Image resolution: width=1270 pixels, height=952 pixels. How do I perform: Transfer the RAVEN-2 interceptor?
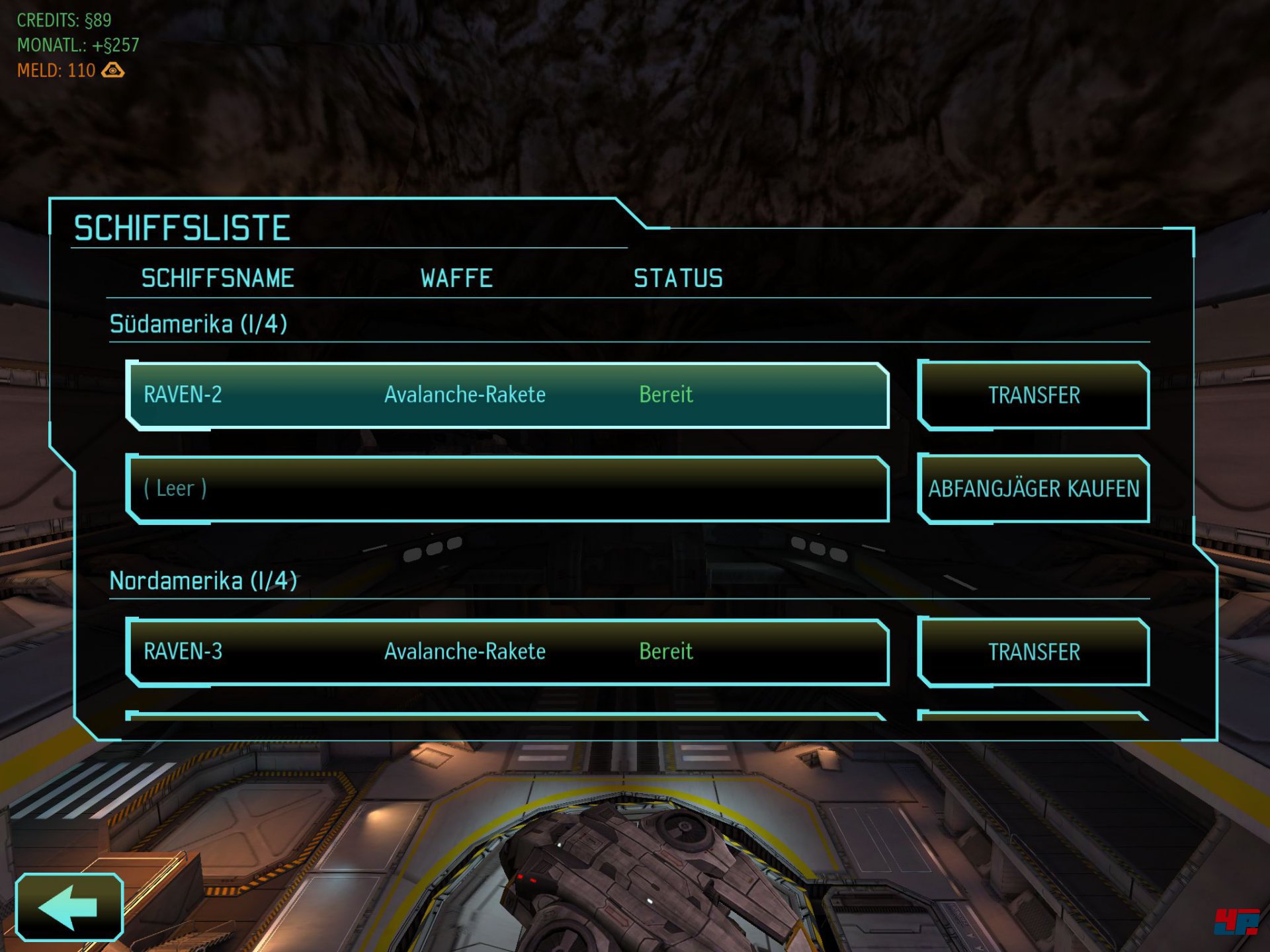point(1033,395)
